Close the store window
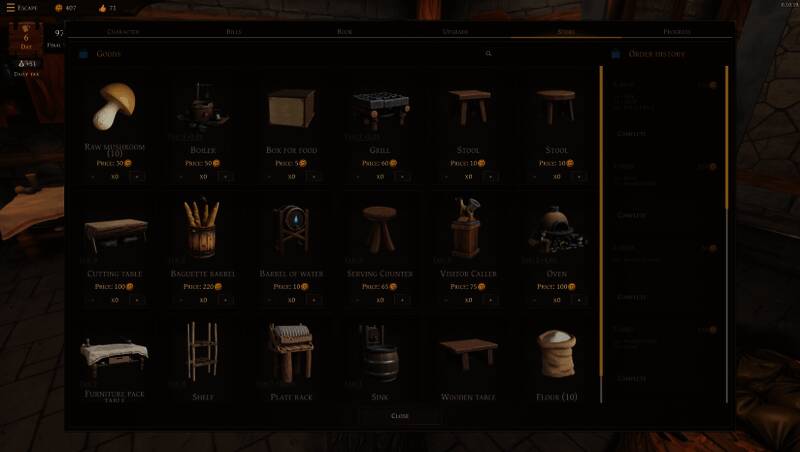 pyautogui.click(x=399, y=415)
